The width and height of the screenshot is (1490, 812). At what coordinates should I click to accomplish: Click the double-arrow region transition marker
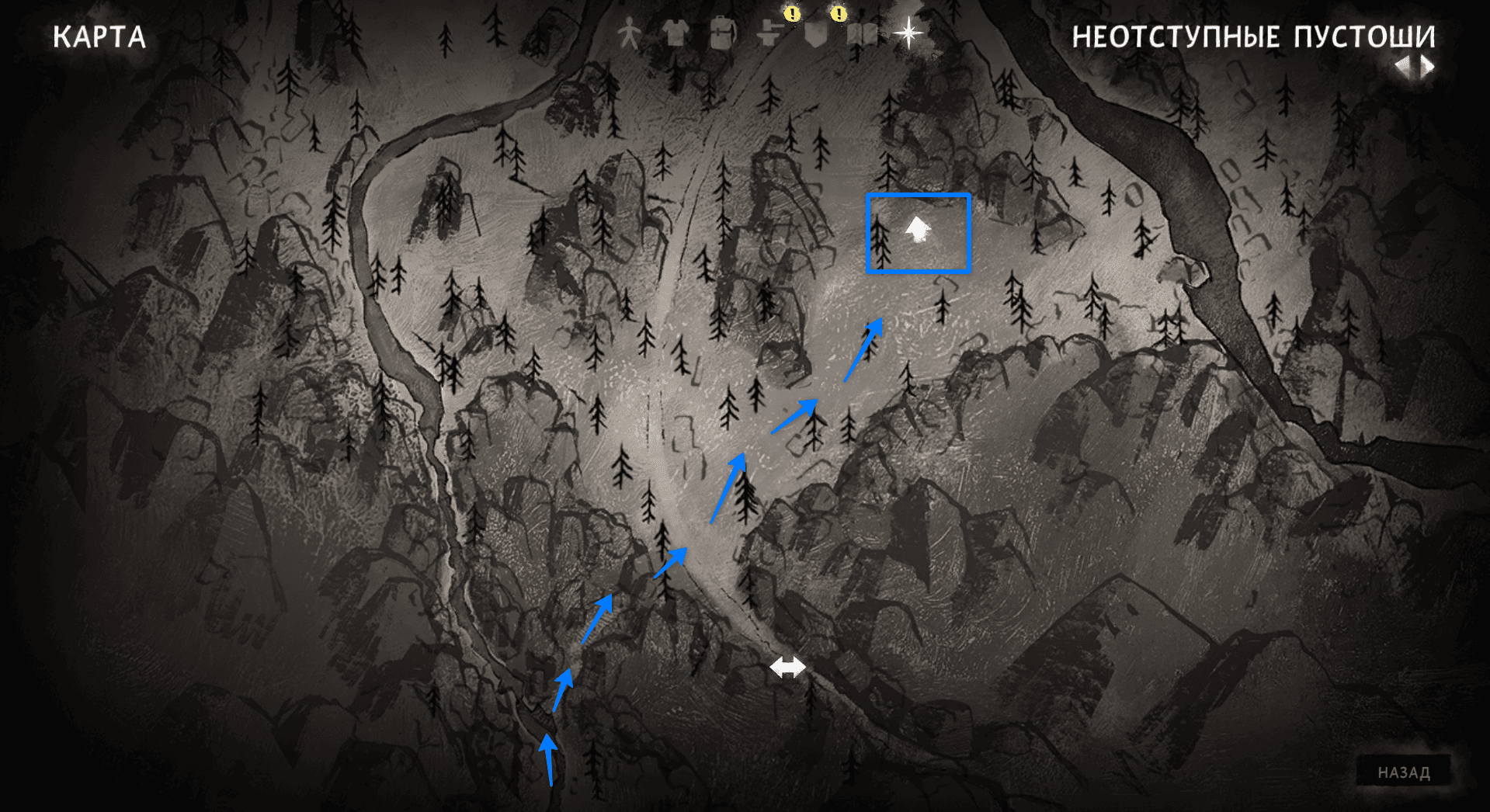point(787,667)
